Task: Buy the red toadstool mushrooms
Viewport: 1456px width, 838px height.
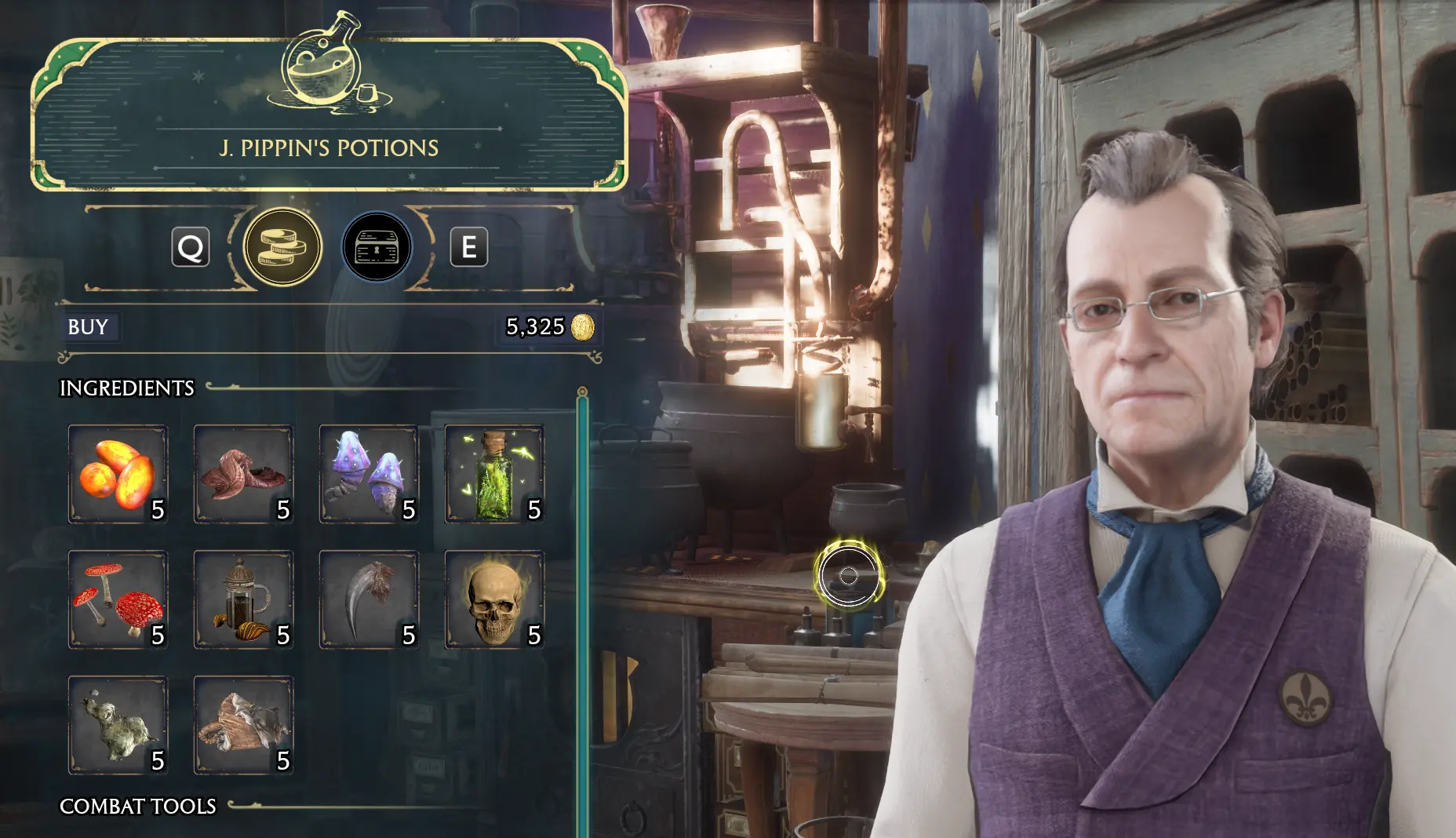Action: 118,599
